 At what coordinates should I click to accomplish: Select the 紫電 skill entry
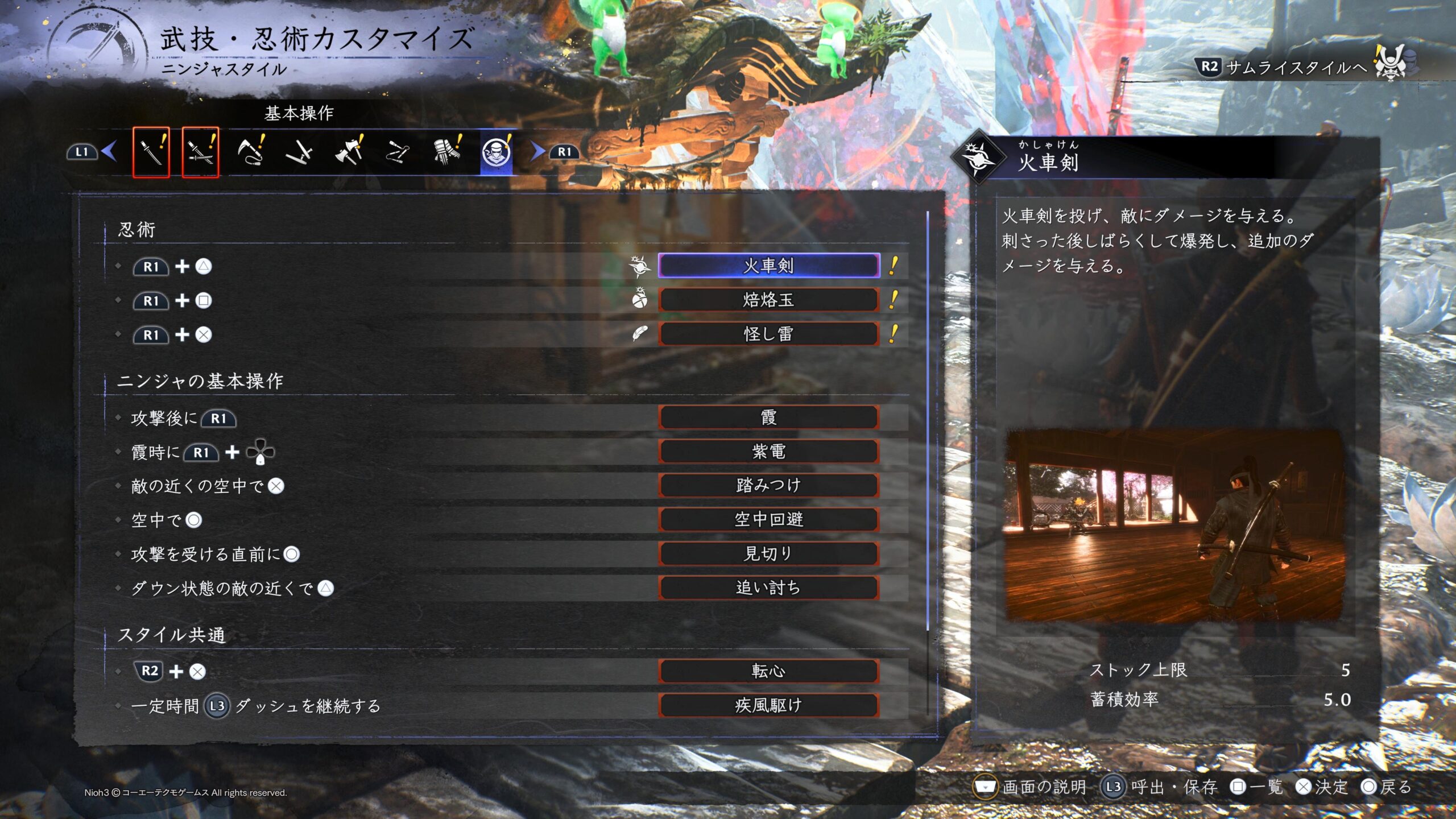(768, 452)
